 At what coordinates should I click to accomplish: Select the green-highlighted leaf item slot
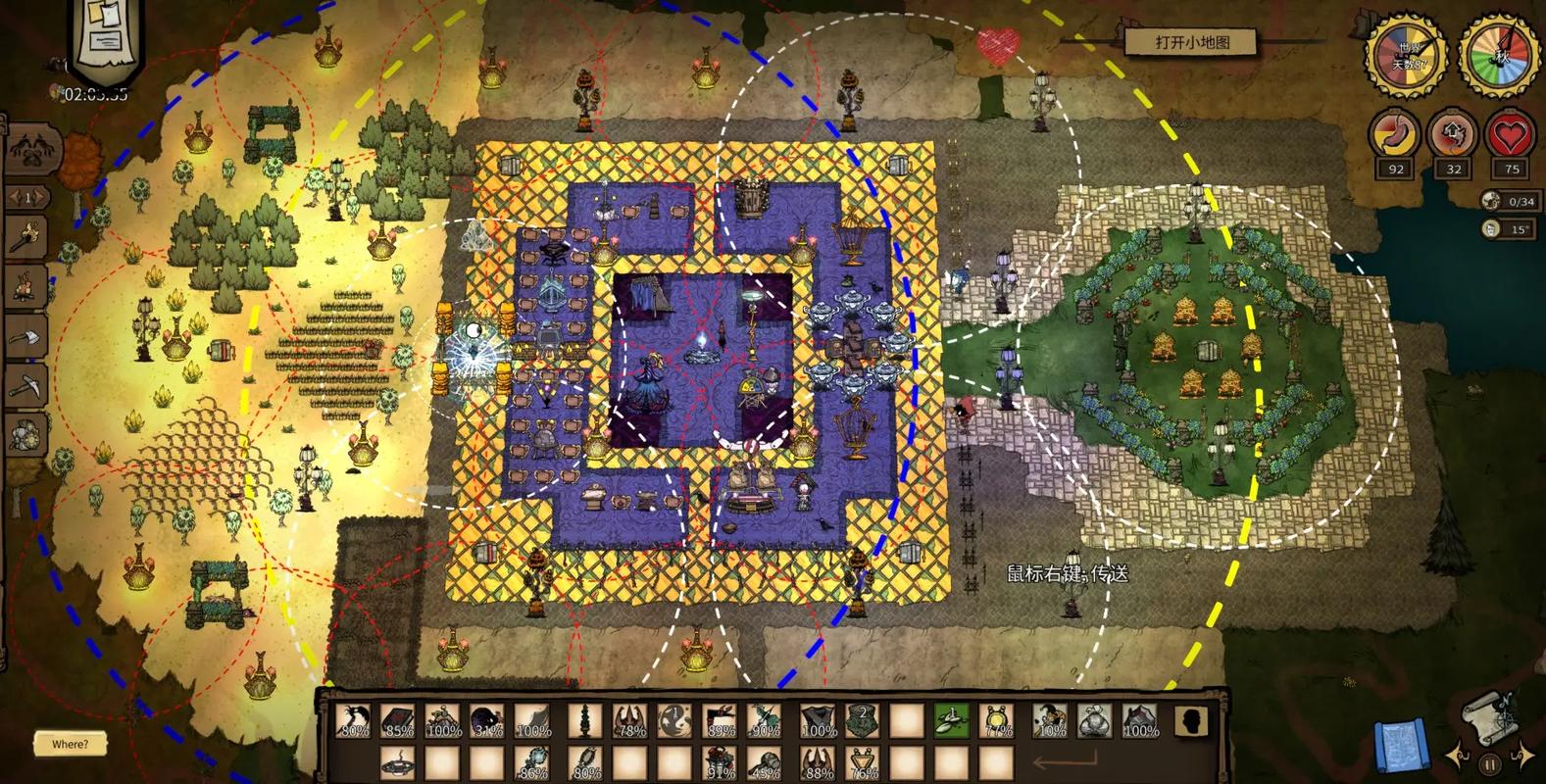[950, 722]
